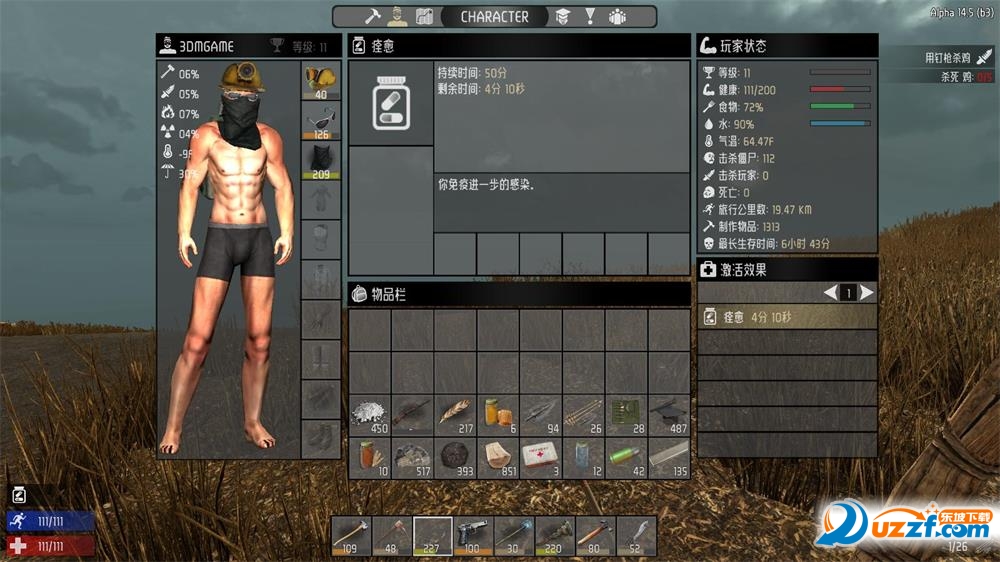Choose the honey jar inventory slot
1000x562 pixels.
point(498,415)
